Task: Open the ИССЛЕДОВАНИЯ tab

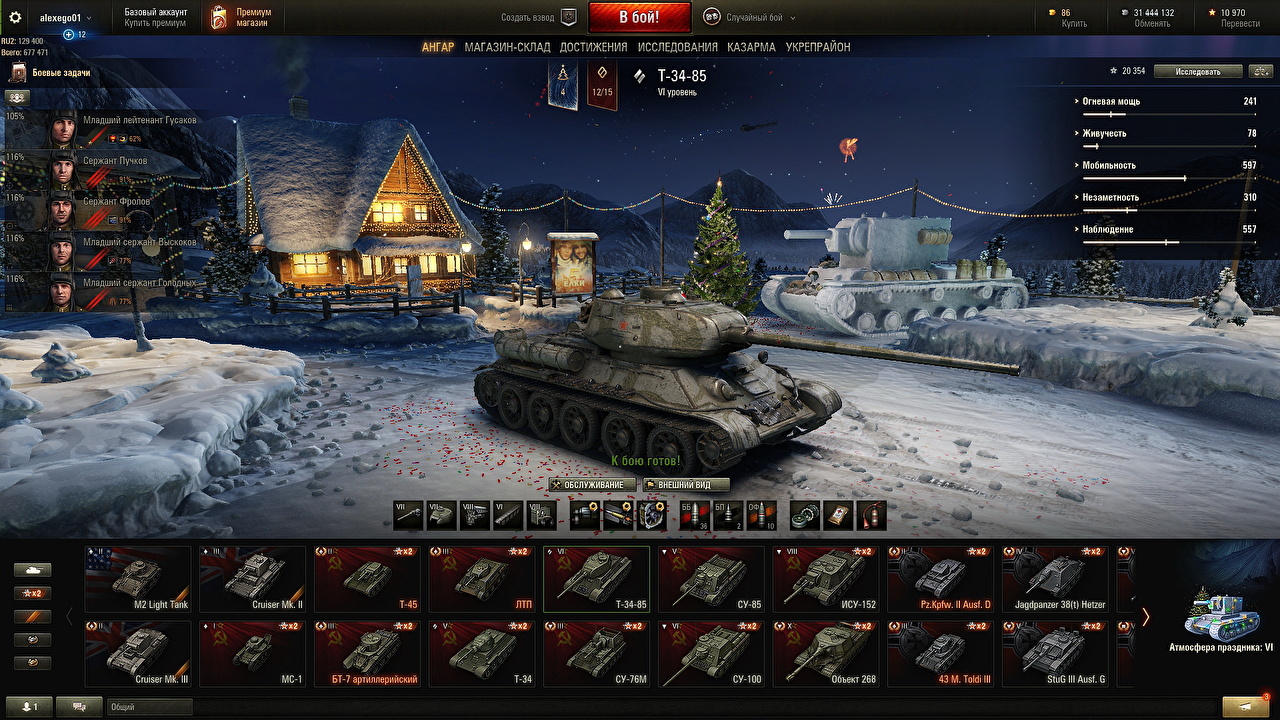Action: tap(677, 47)
